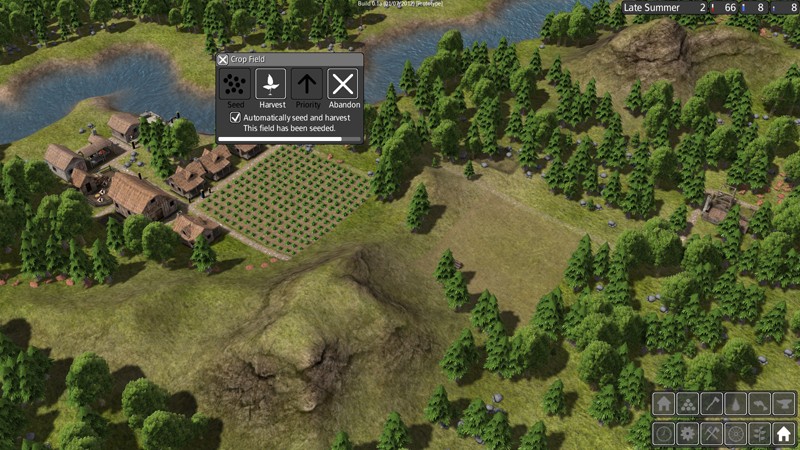This screenshot has width=800, height=450.
Task: Abandon the crop field
Action: [343, 84]
